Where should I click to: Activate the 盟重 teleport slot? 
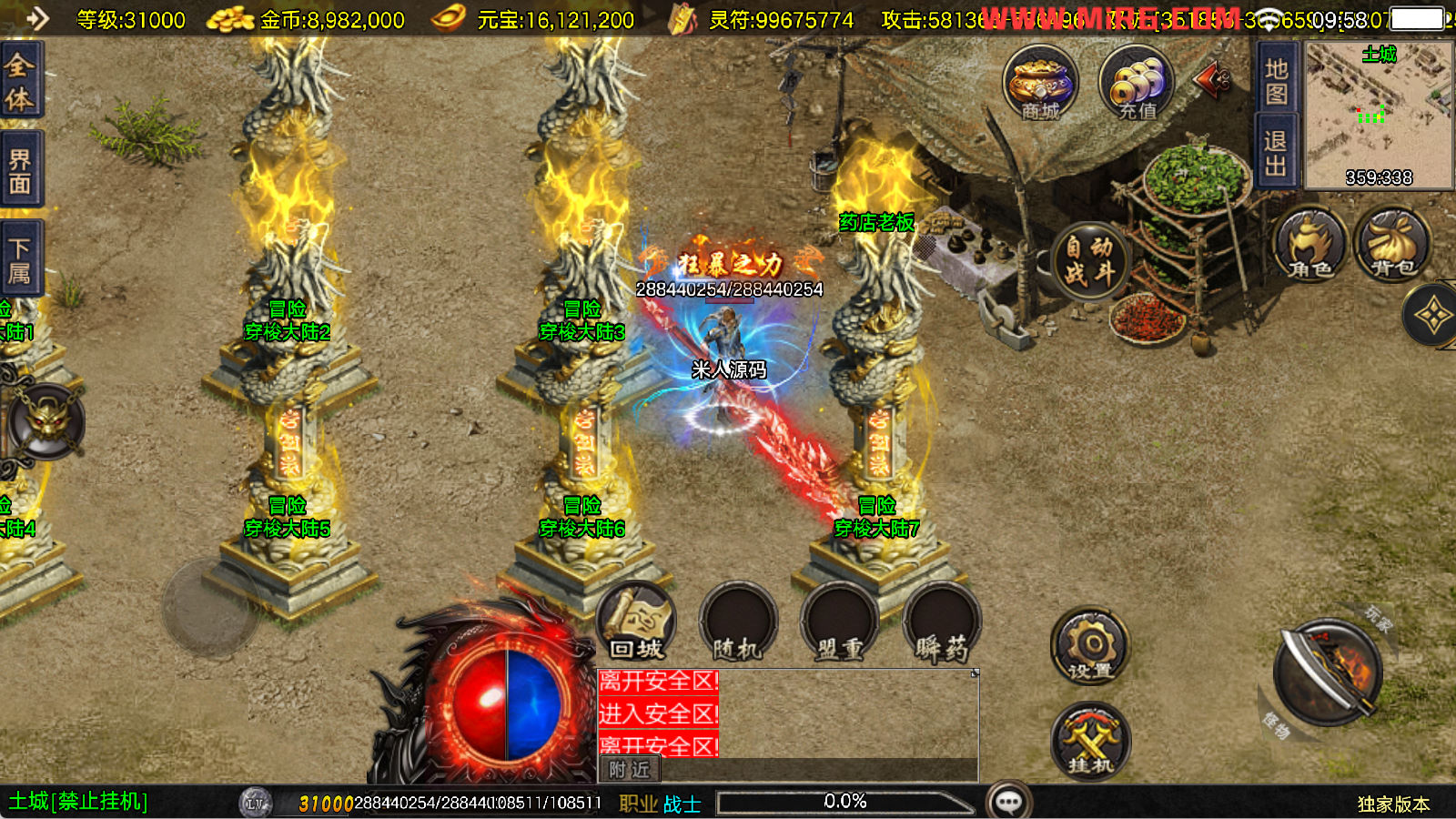(x=839, y=622)
